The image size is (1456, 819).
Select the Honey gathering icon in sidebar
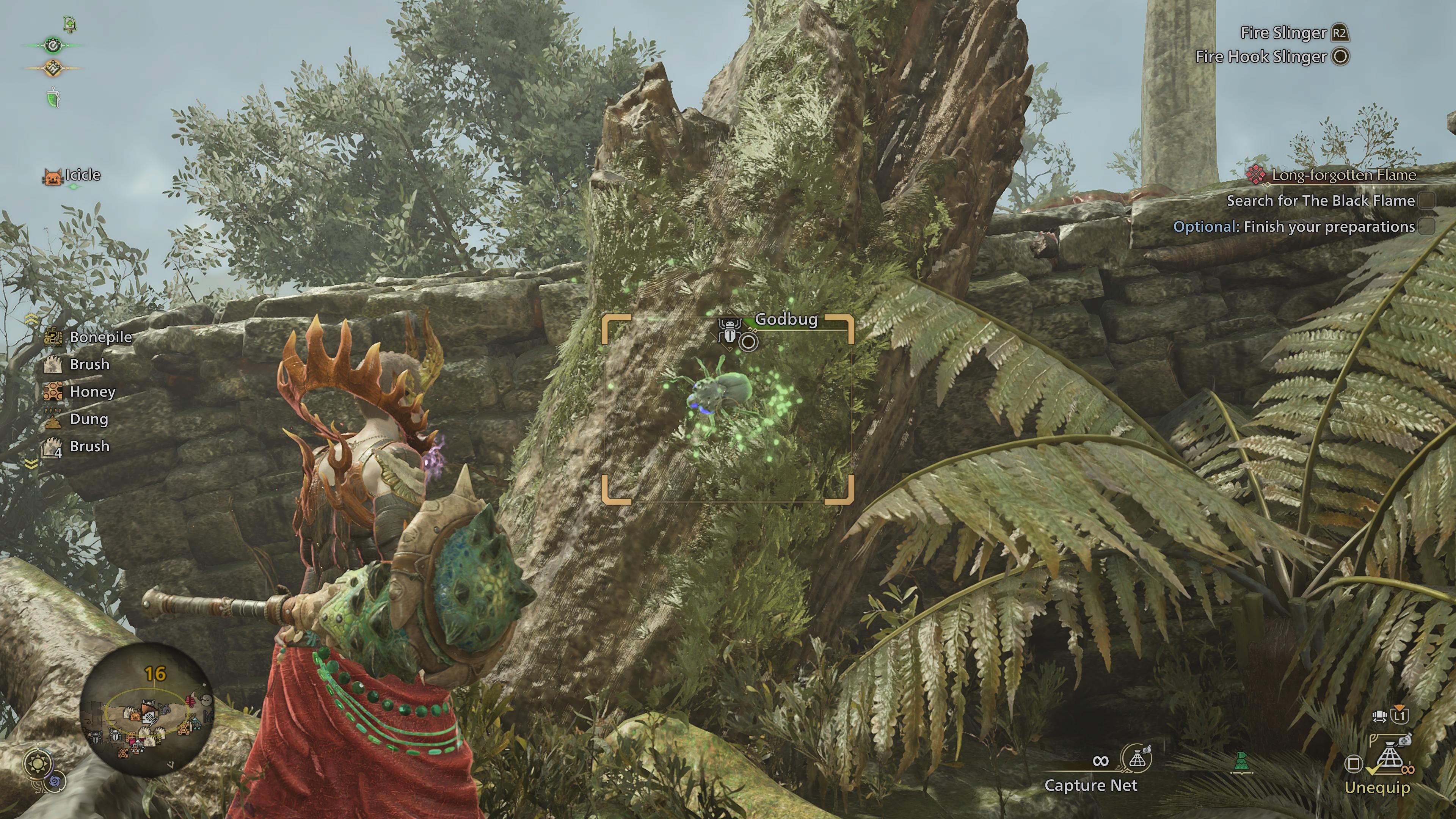tap(53, 391)
